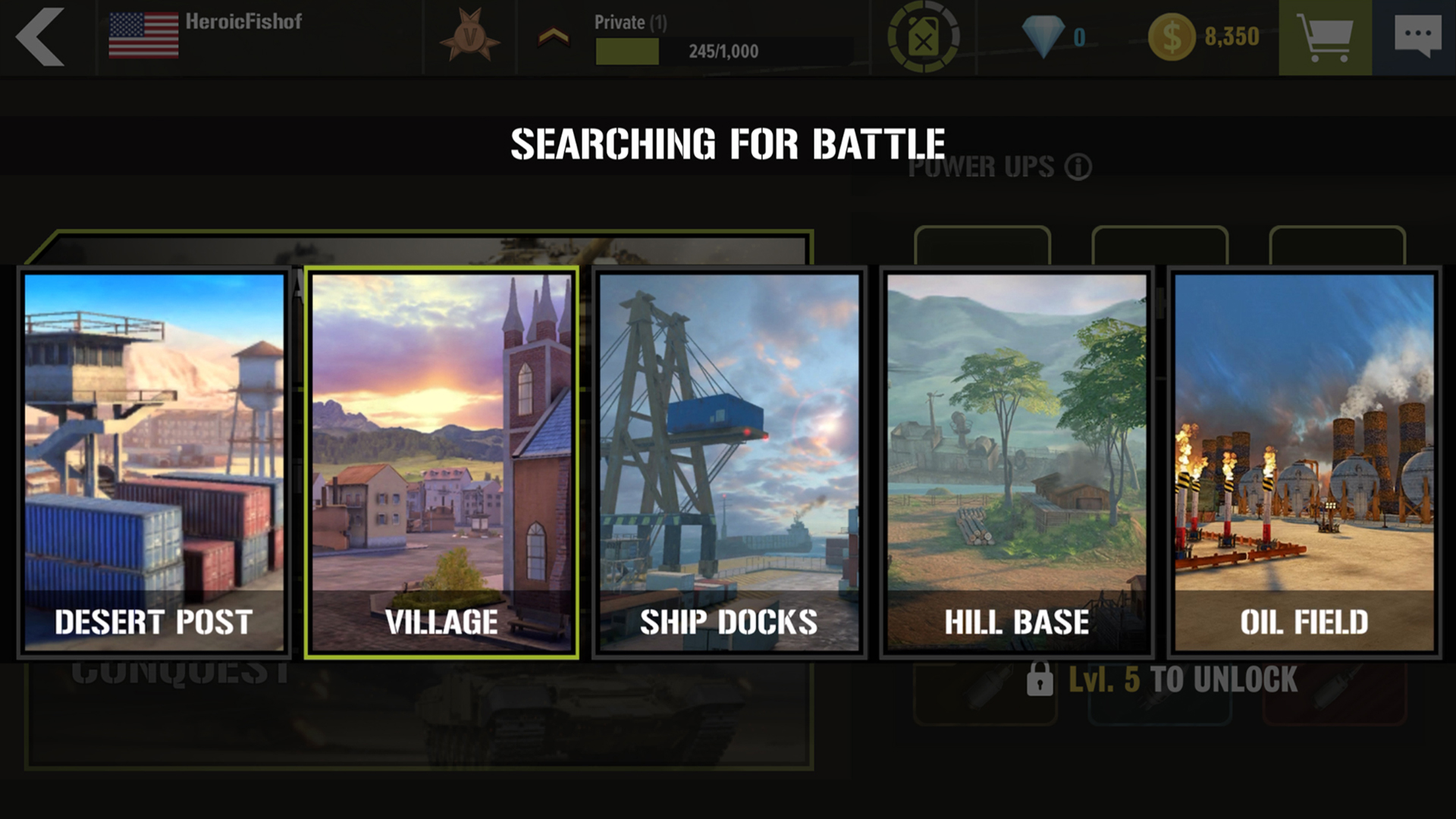Show Power Ups info icon

(1078, 167)
